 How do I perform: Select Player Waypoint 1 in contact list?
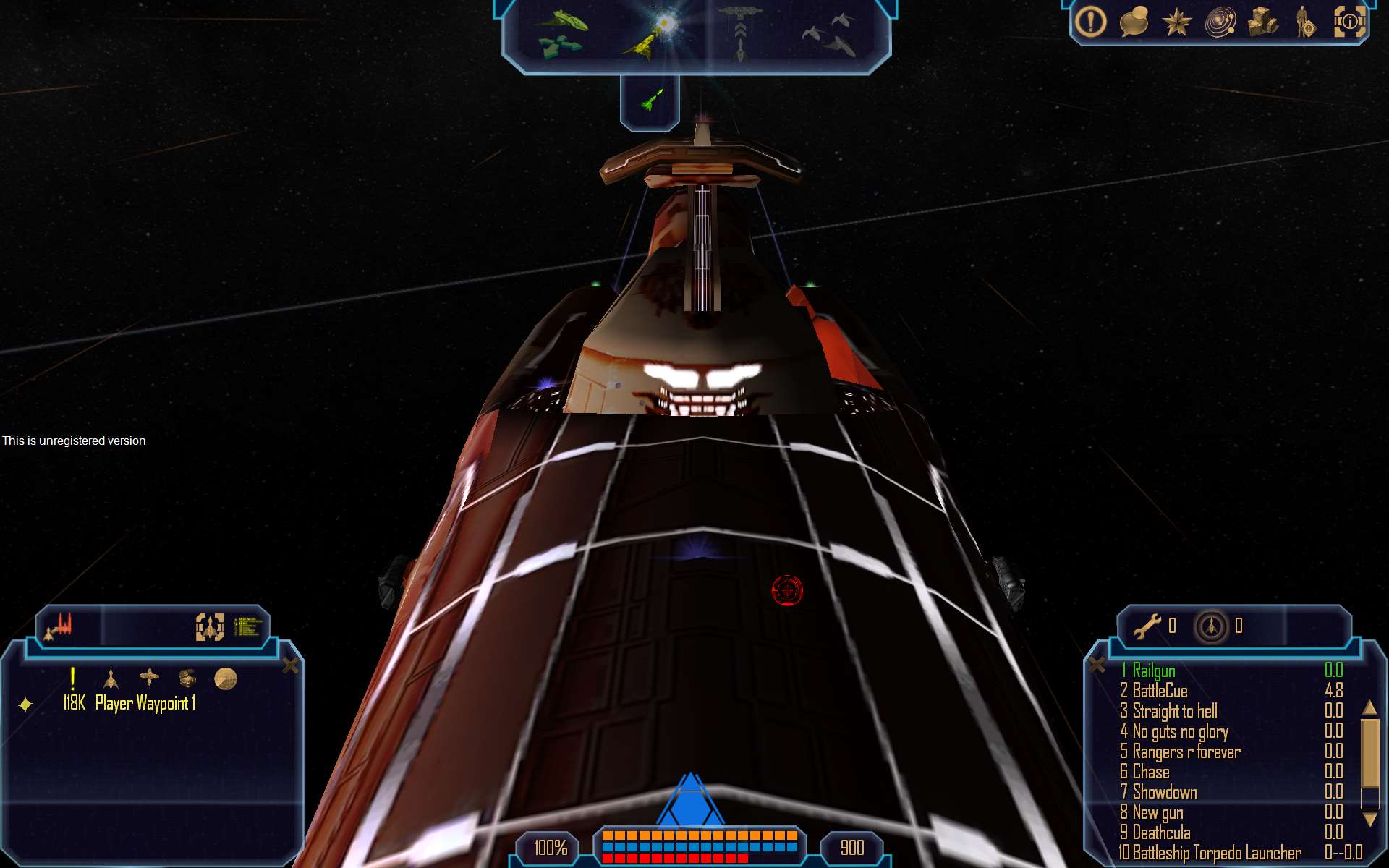click(x=145, y=703)
